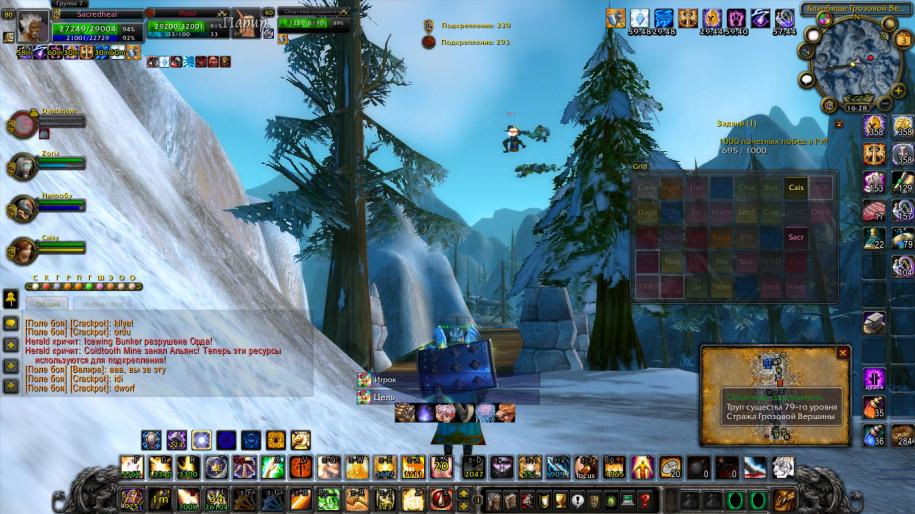915x514 pixels.
Task: Select the Sacredheal player portrait
Action: 32,26
